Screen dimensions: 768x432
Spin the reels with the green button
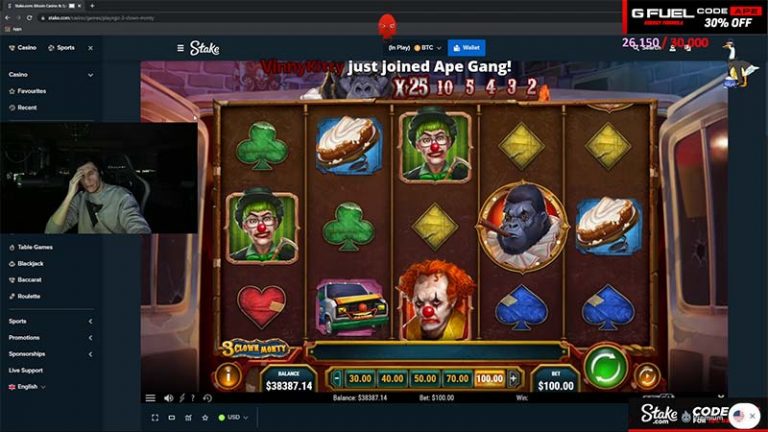tap(606, 366)
